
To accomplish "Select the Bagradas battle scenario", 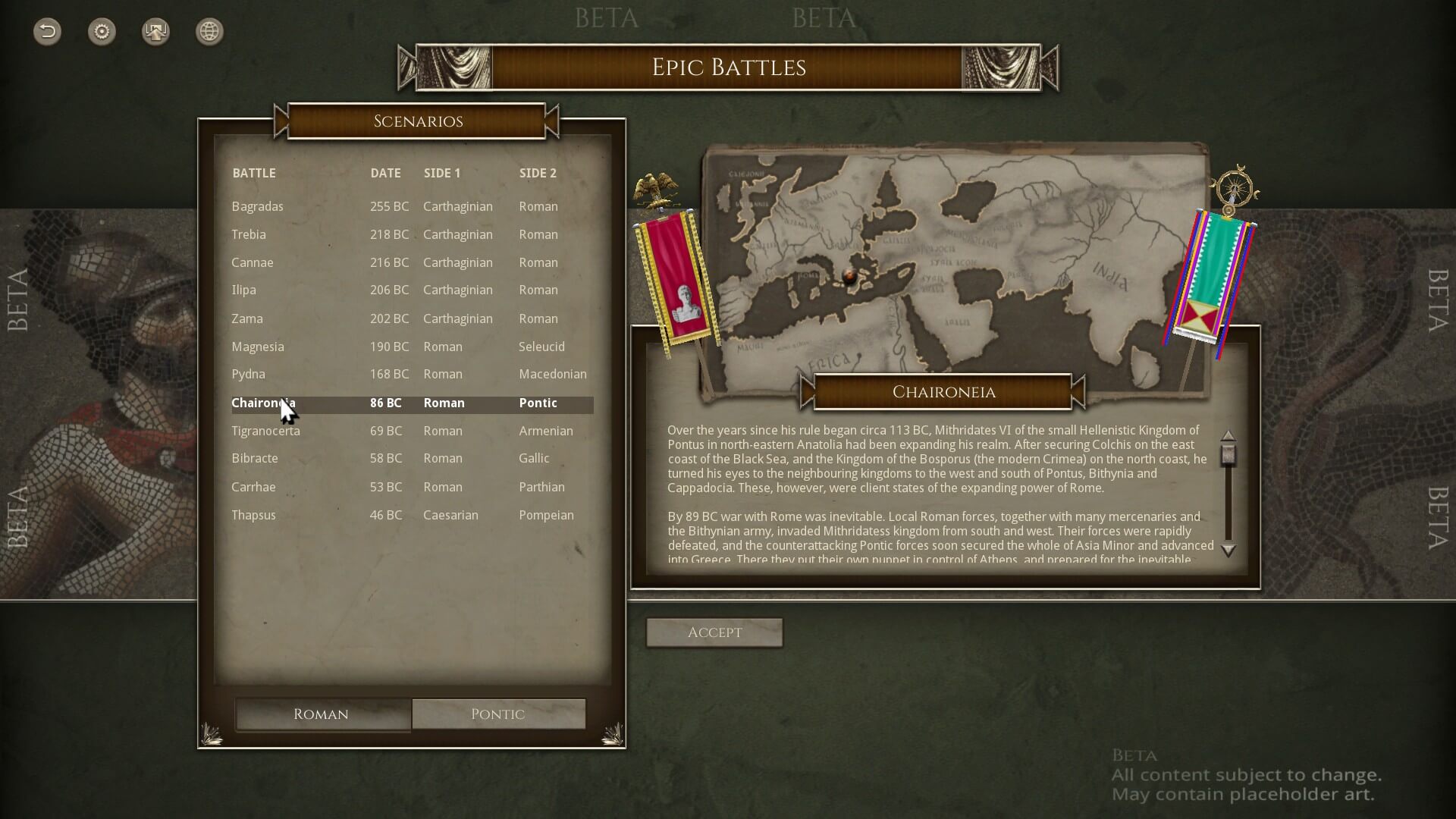I will coord(258,206).
